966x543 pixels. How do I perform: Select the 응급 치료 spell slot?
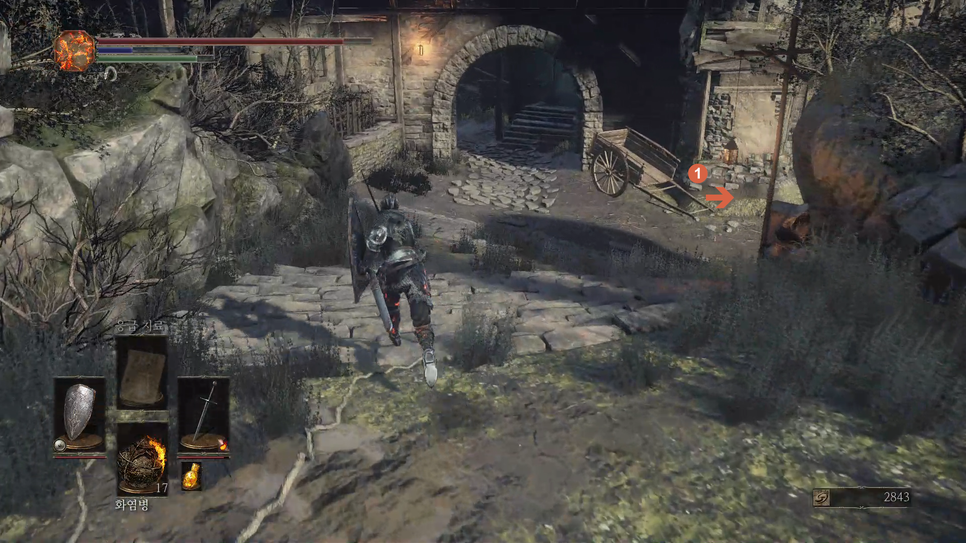tap(141, 373)
